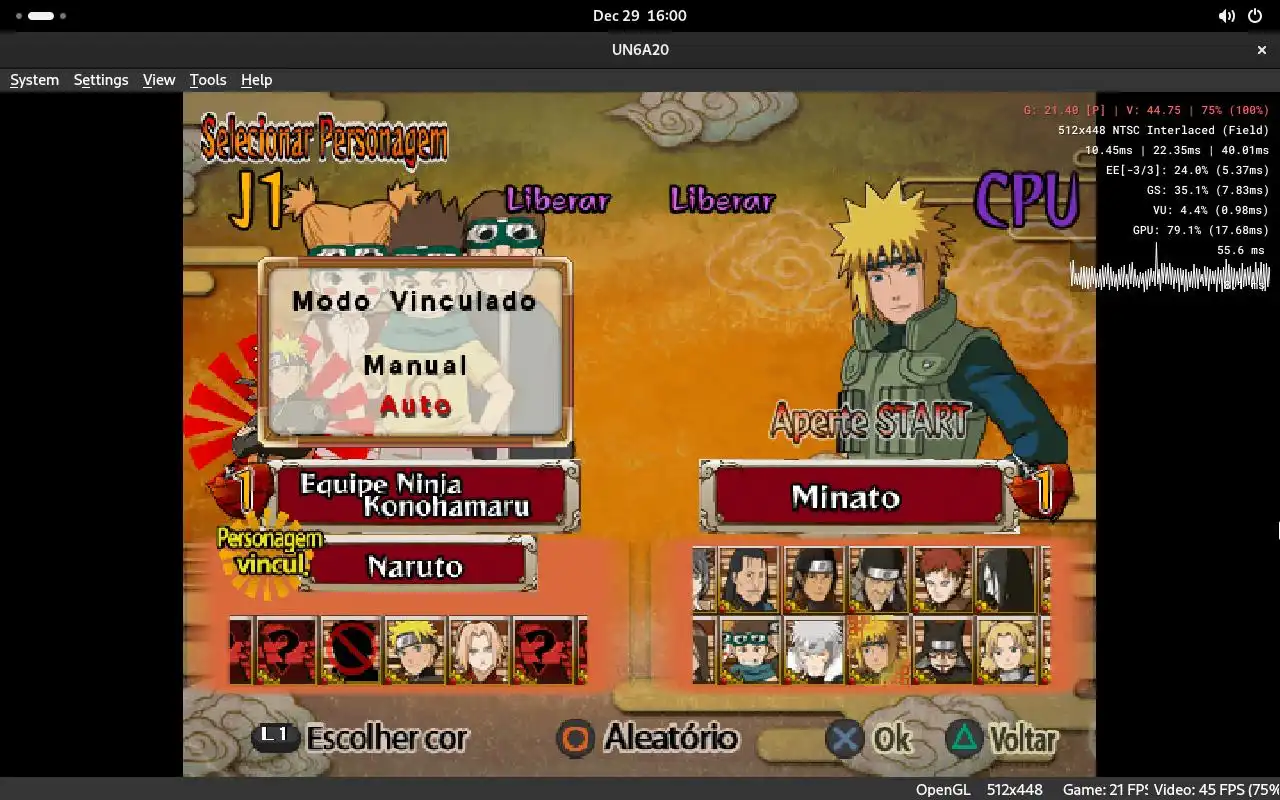This screenshot has width=1280, height=800.
Task: Click the Minato name plate for CPU
Action: coord(846,496)
